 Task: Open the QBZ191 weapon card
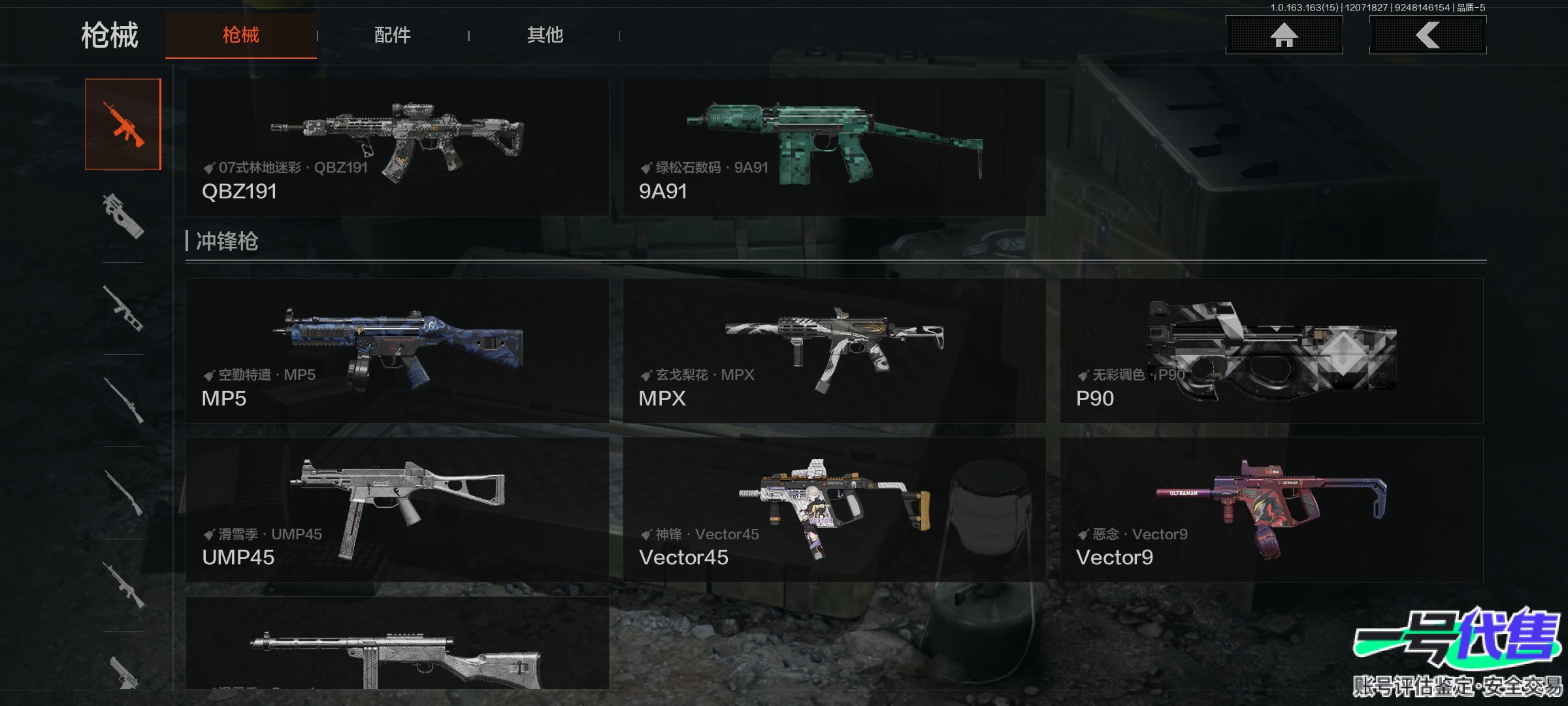click(397, 147)
